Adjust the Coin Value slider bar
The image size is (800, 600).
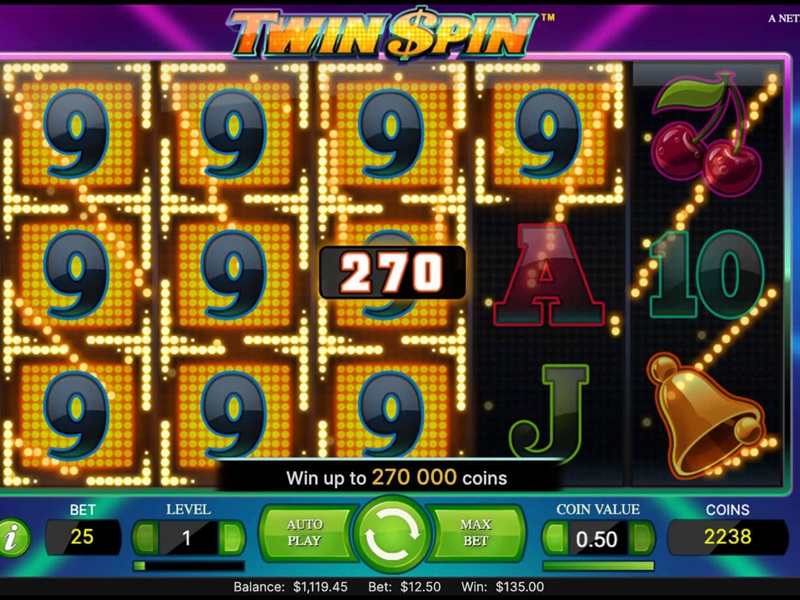tap(598, 565)
